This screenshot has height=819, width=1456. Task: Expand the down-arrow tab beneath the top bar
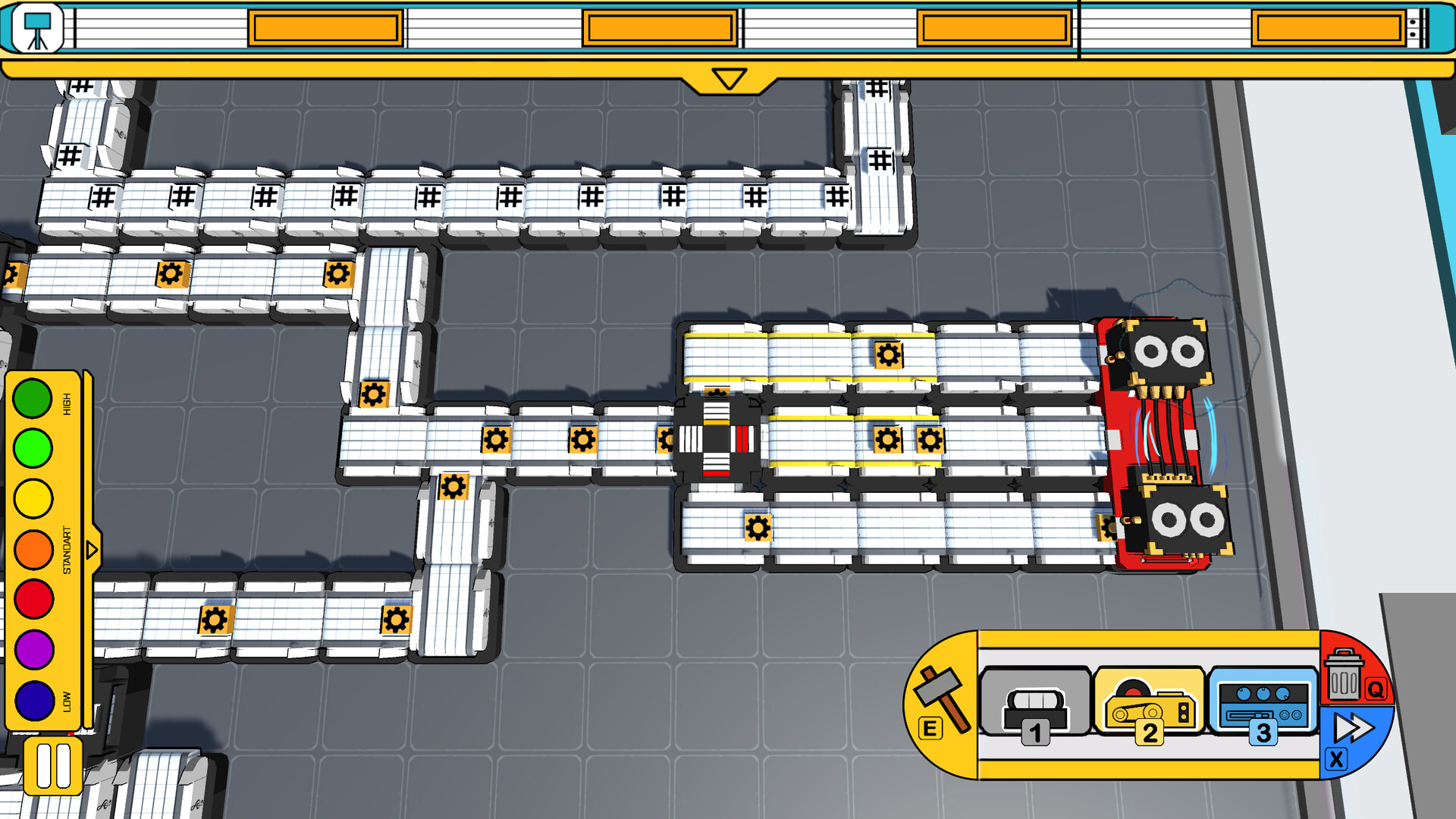coord(727,78)
